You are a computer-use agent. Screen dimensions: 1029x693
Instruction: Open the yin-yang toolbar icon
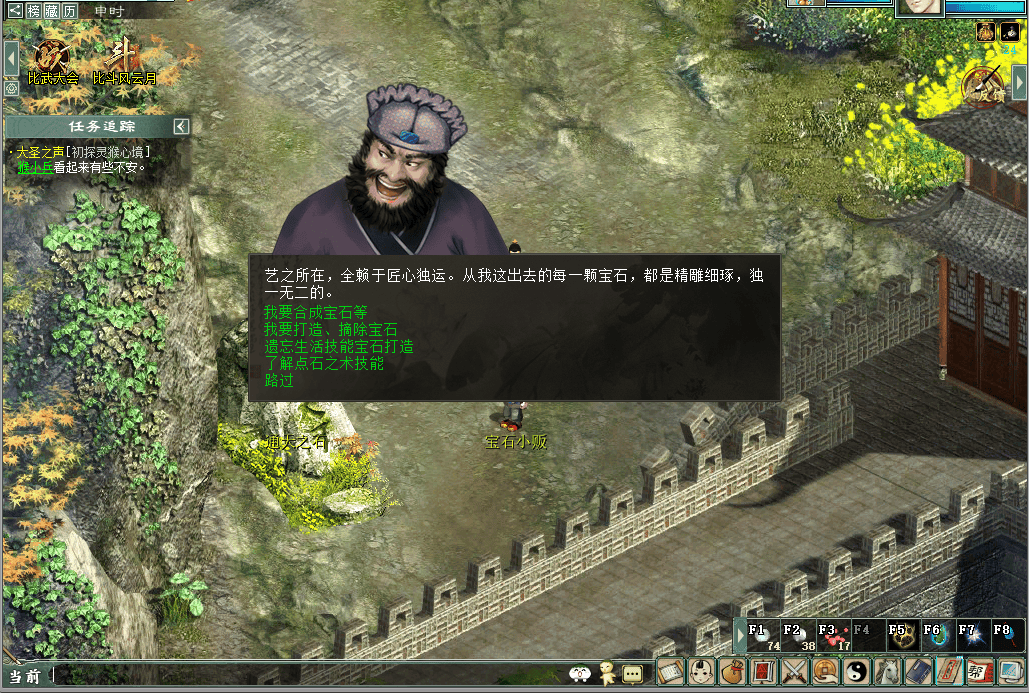[x=857, y=672]
